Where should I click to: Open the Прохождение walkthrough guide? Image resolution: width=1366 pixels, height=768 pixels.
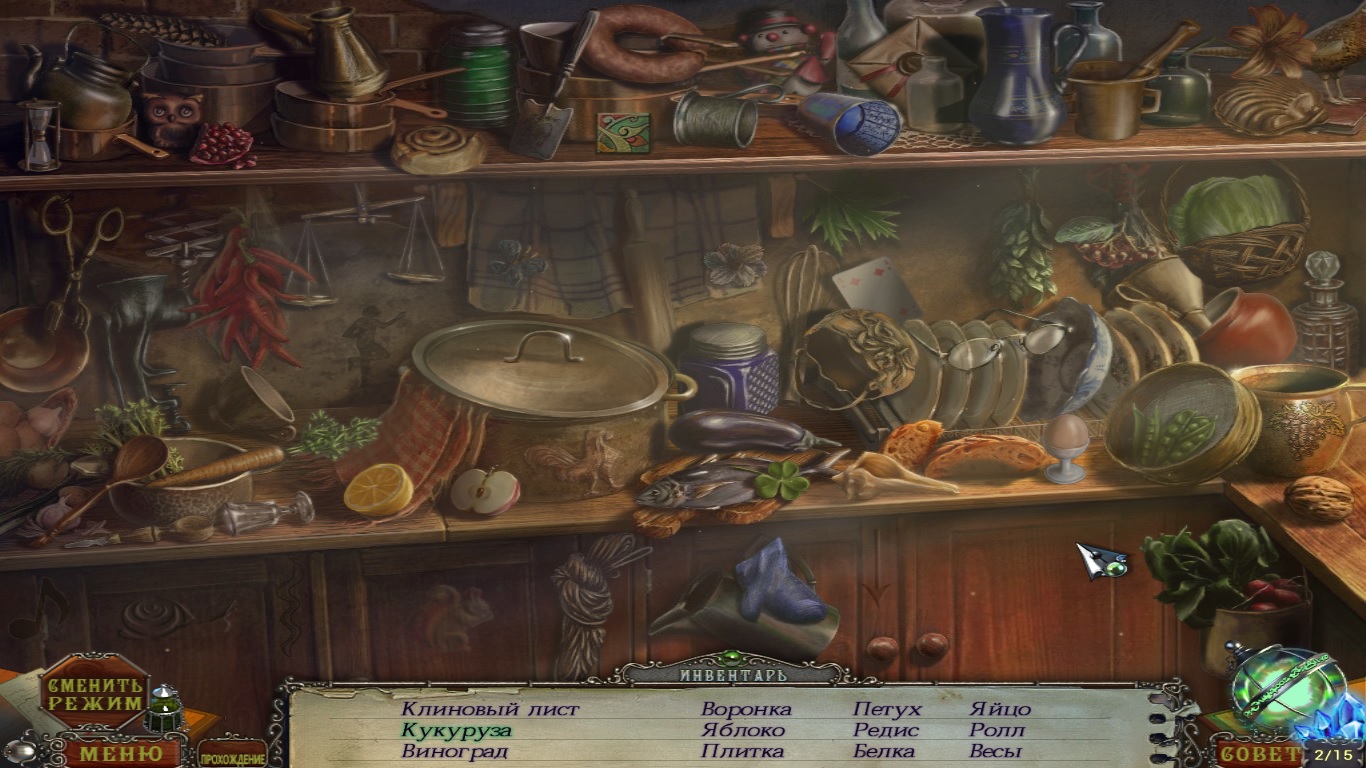[232, 755]
